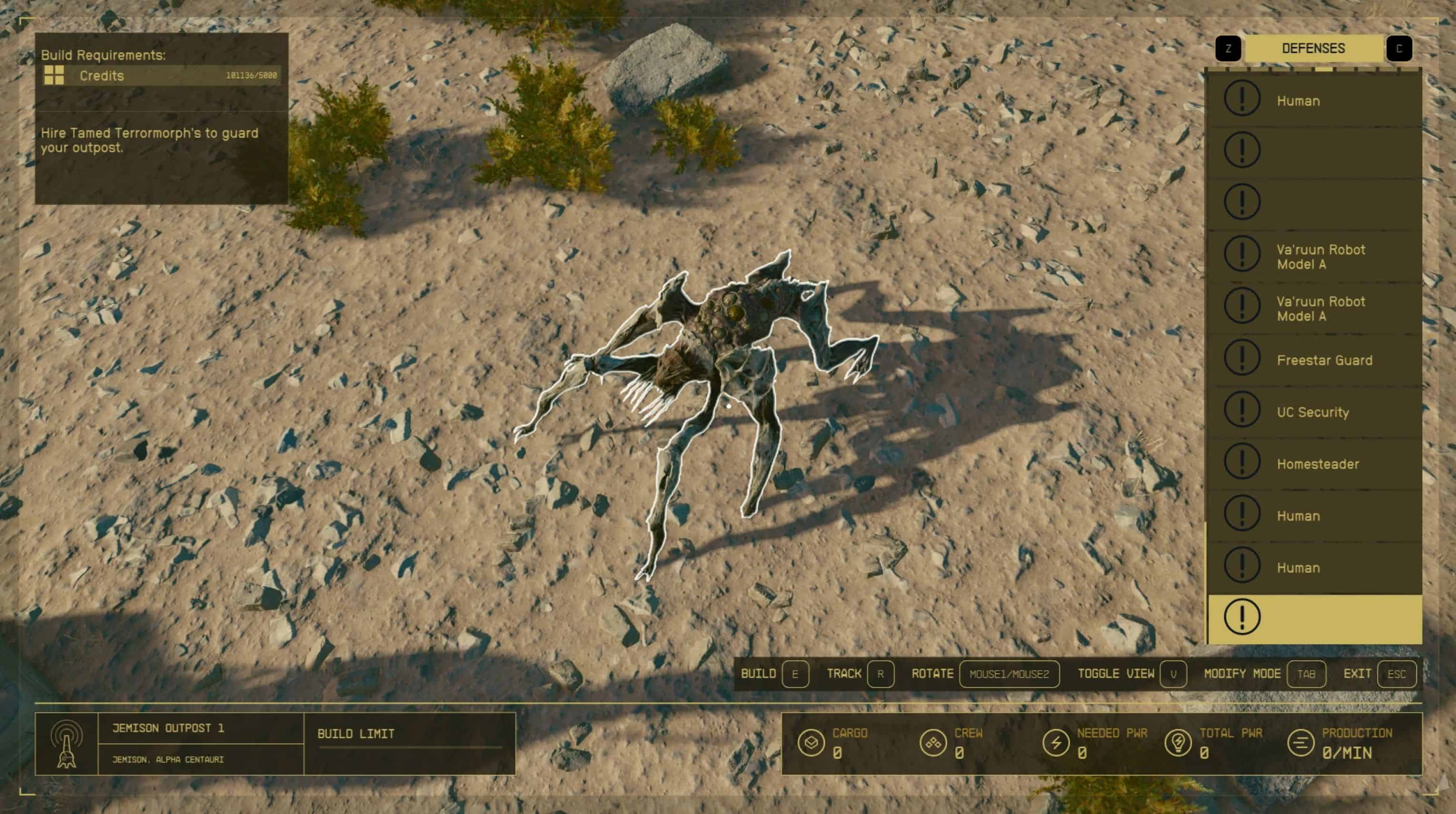Select the Freestar Guard defense entry
The height and width of the screenshot is (814, 1456).
[x=1314, y=360]
